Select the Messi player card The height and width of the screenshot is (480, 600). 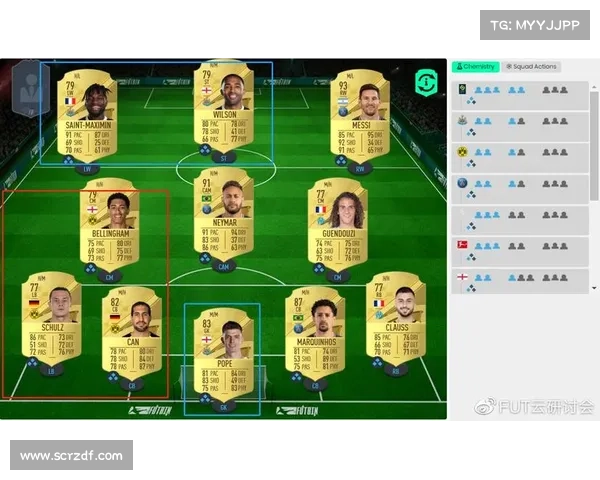[360, 113]
